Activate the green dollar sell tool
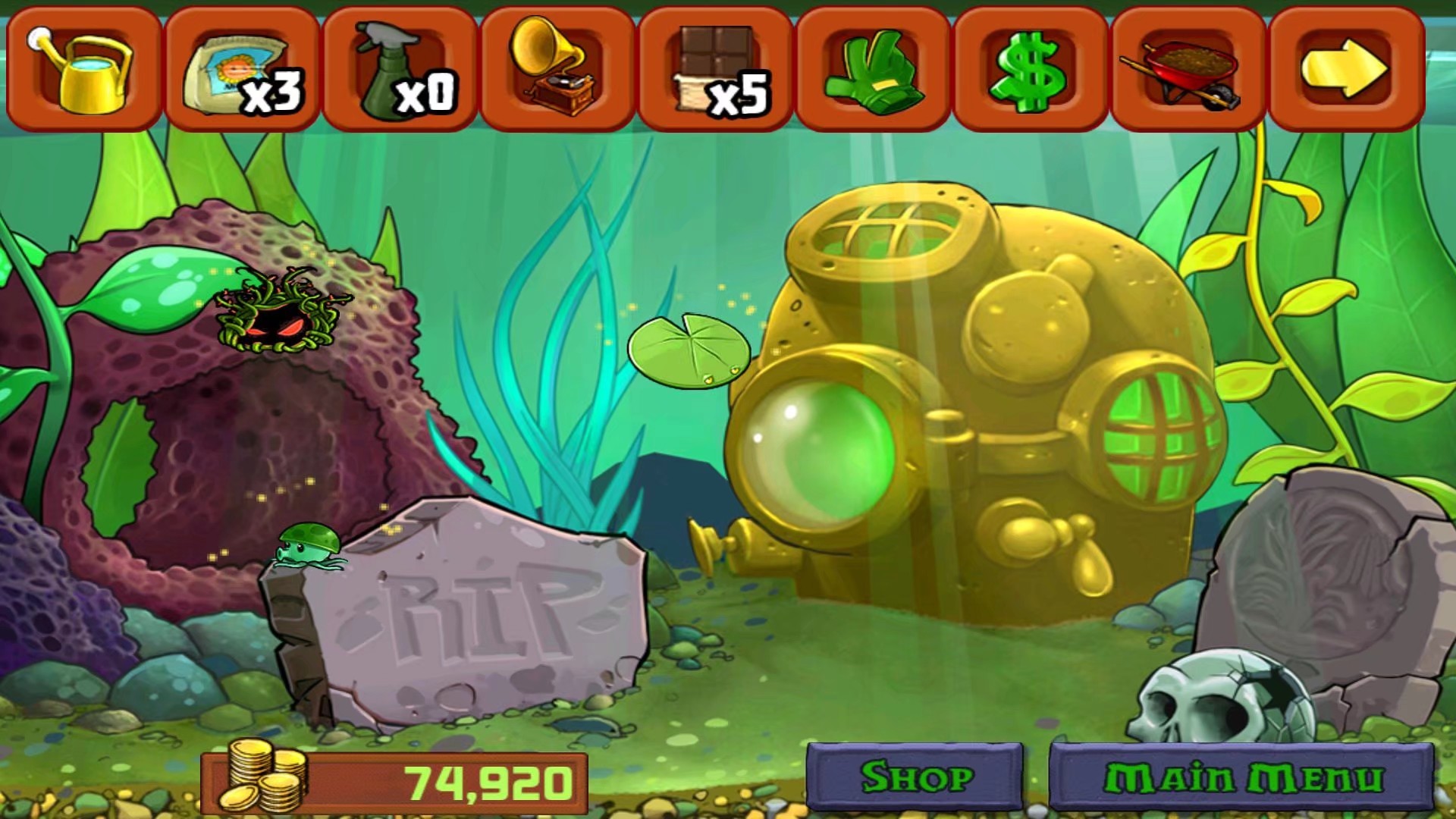 click(x=1030, y=68)
